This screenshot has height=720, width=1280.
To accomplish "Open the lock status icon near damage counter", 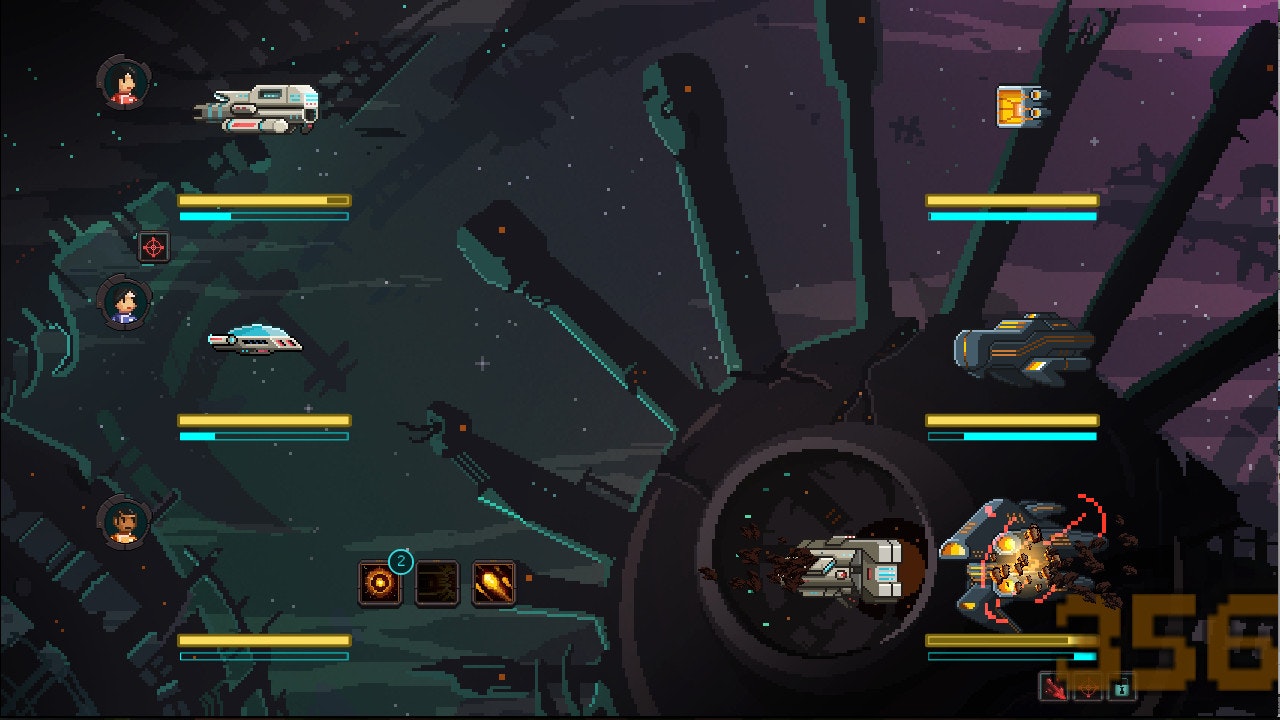I will [x=1122, y=687].
